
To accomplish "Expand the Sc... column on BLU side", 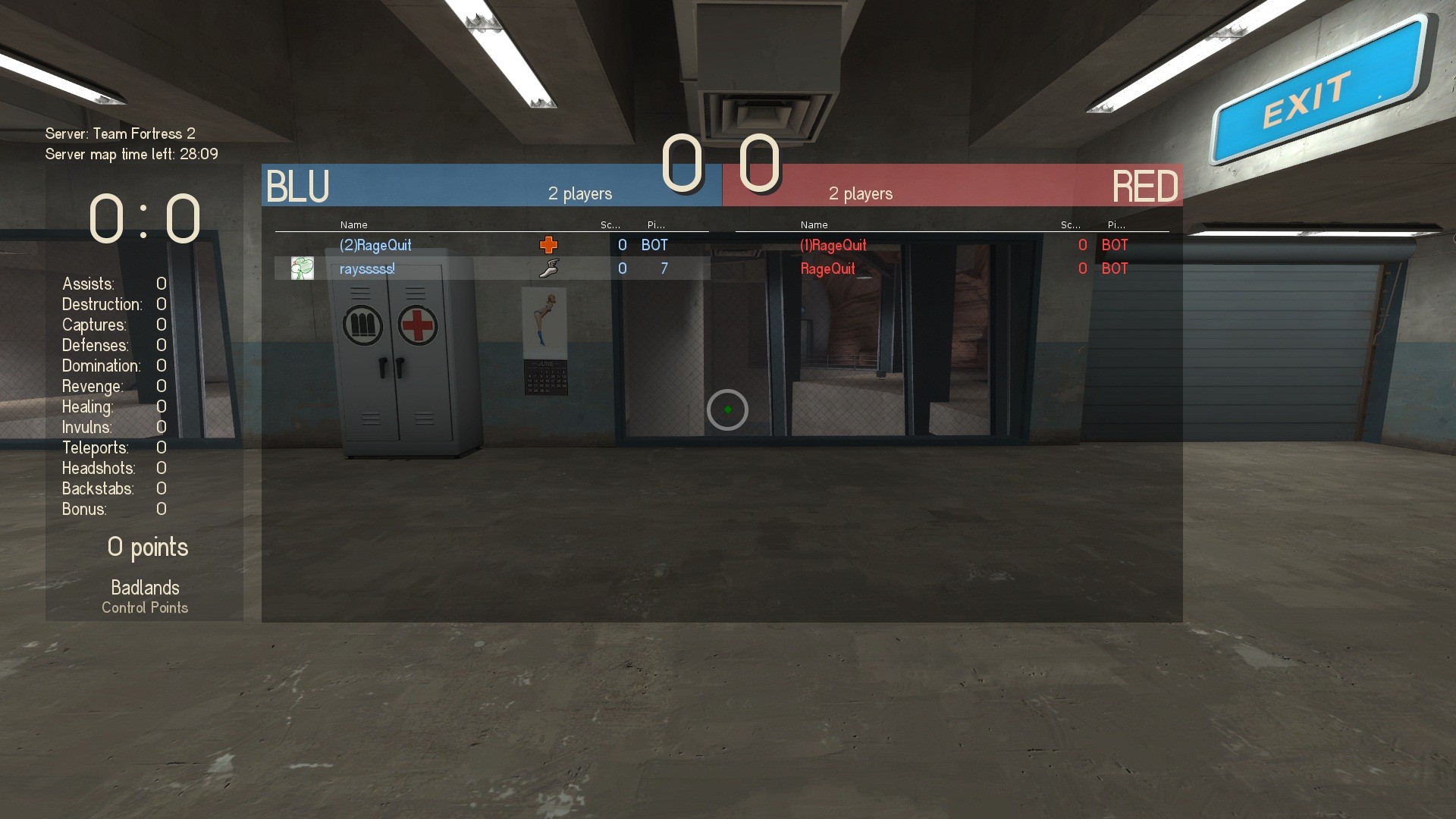I will click(x=609, y=224).
